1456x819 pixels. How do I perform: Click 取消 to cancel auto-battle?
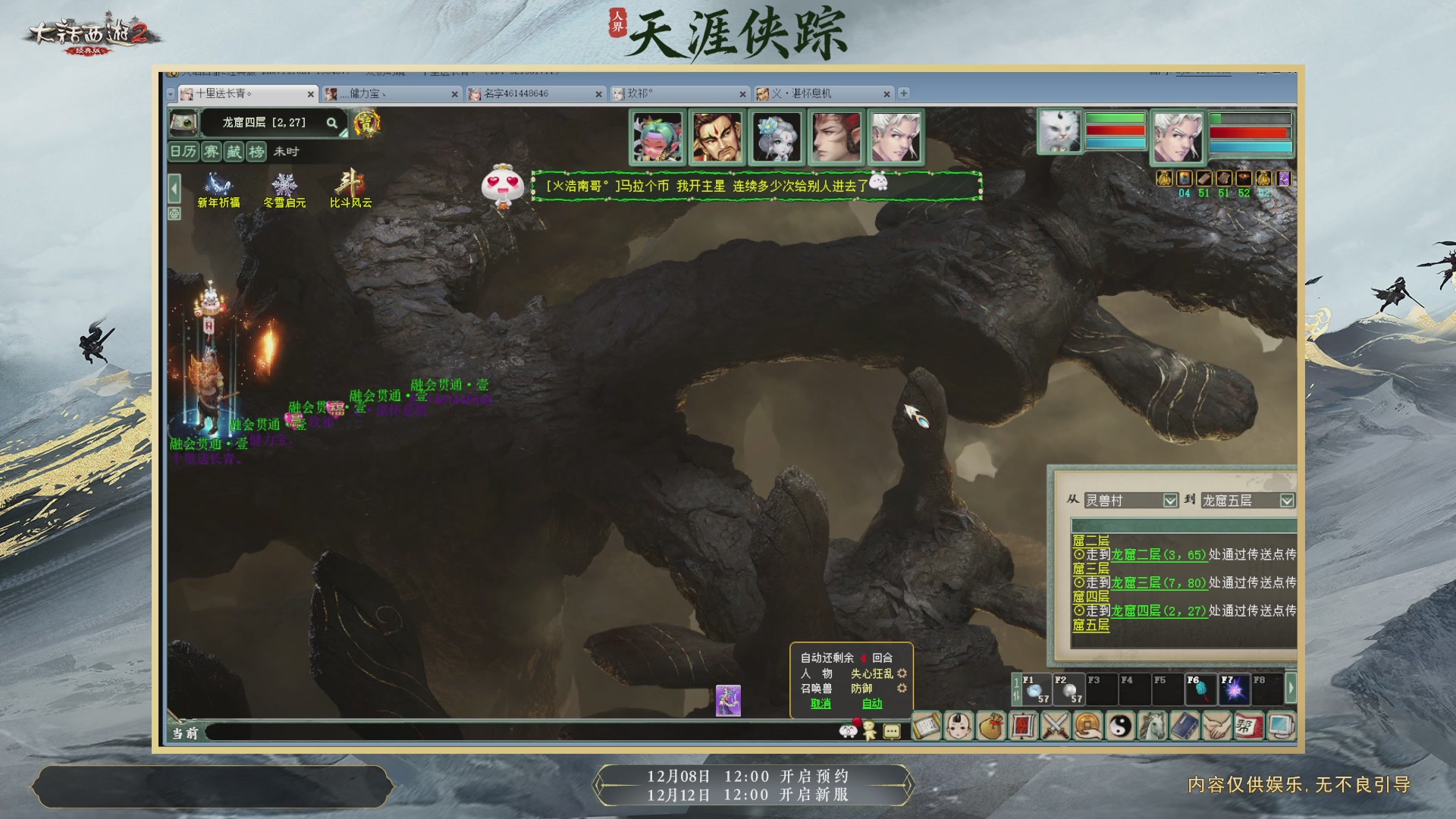(821, 703)
